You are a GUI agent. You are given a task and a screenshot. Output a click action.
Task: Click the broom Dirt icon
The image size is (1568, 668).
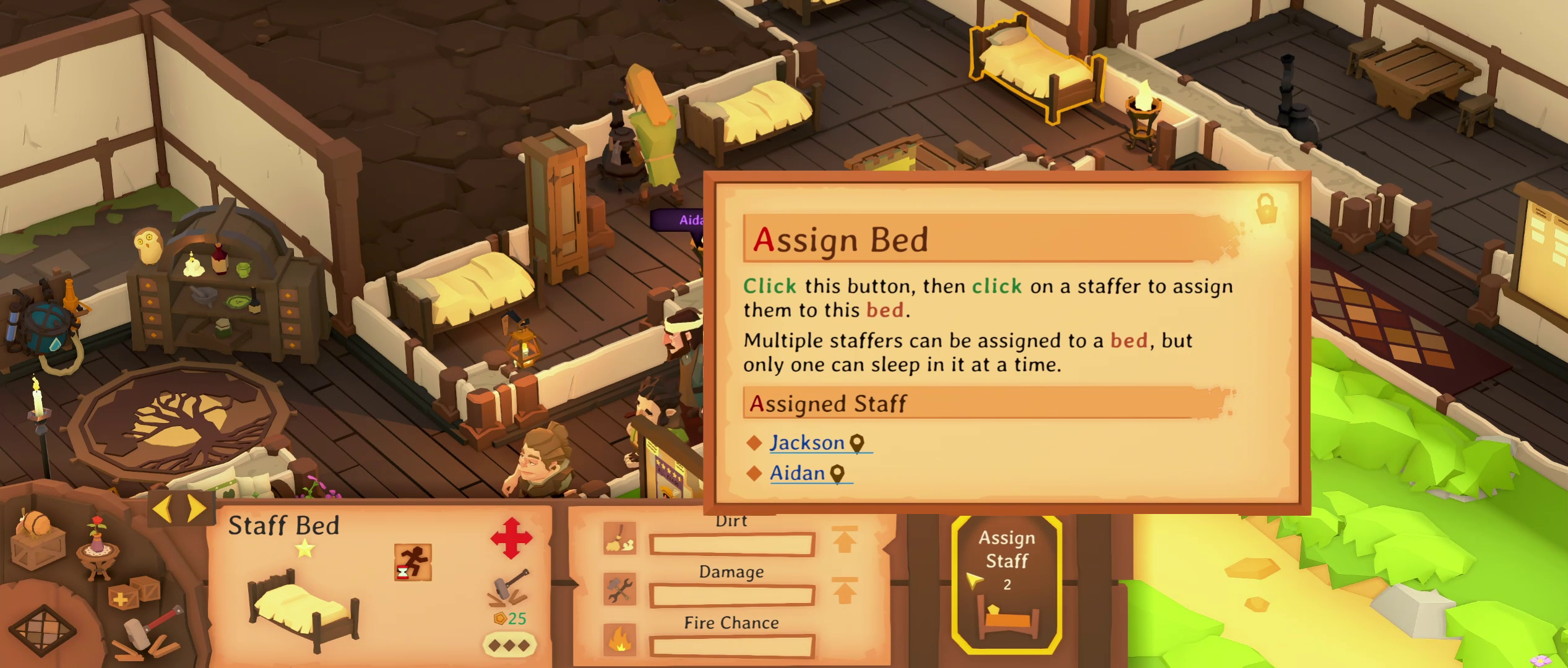click(619, 538)
